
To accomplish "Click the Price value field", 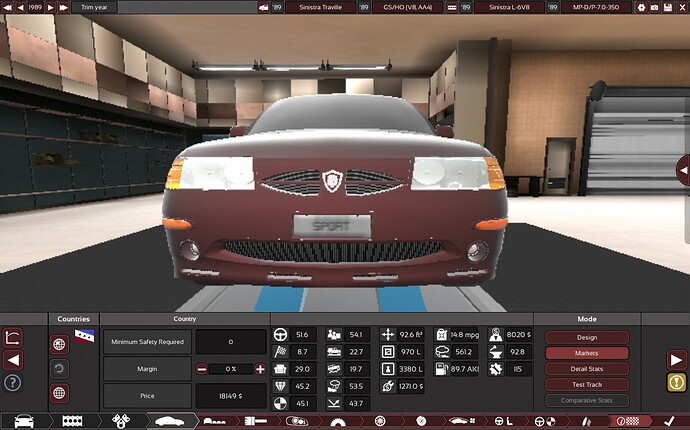I will 231,396.
